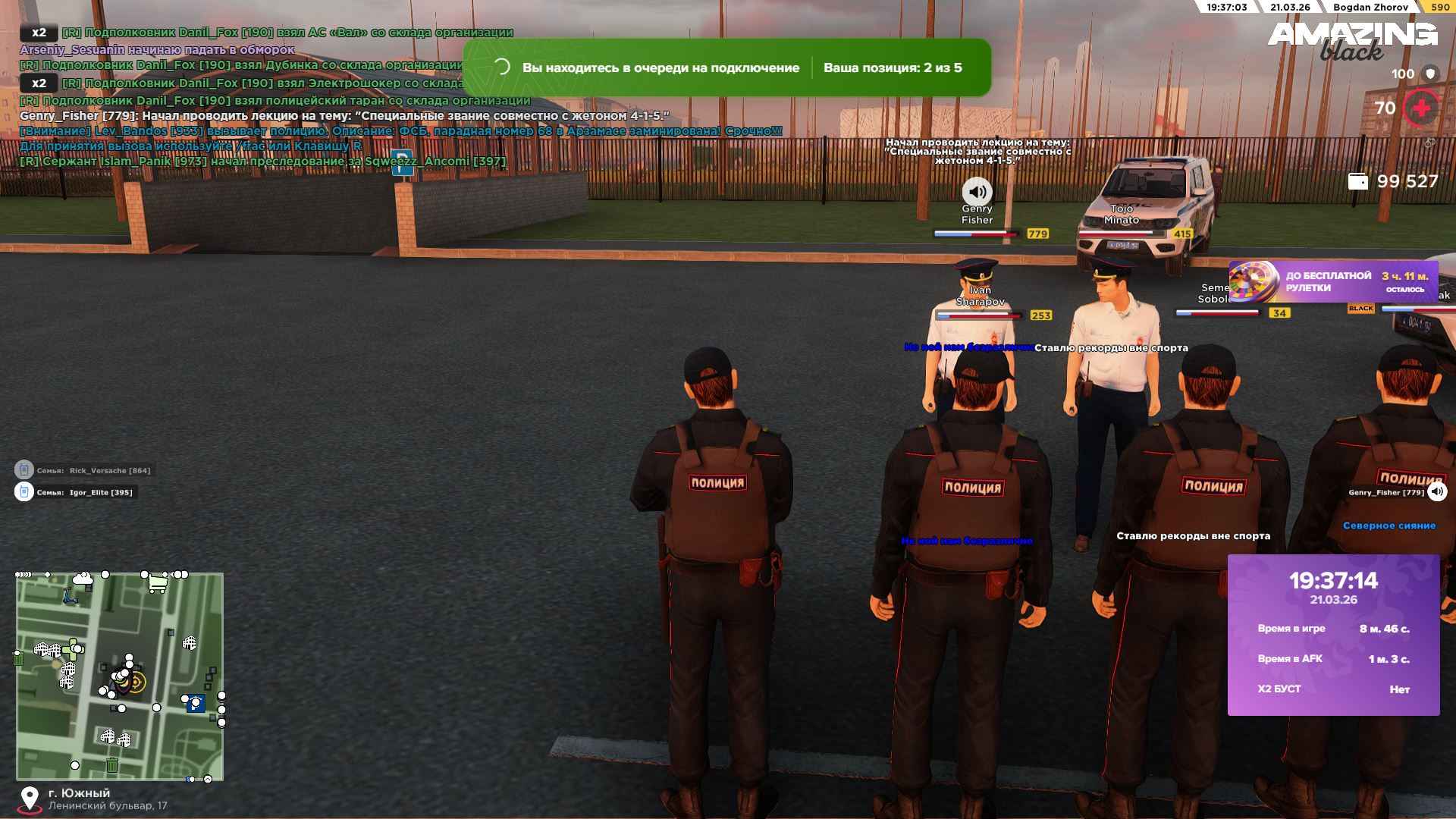
Task: Click the connection queue notification
Action: 726,67
